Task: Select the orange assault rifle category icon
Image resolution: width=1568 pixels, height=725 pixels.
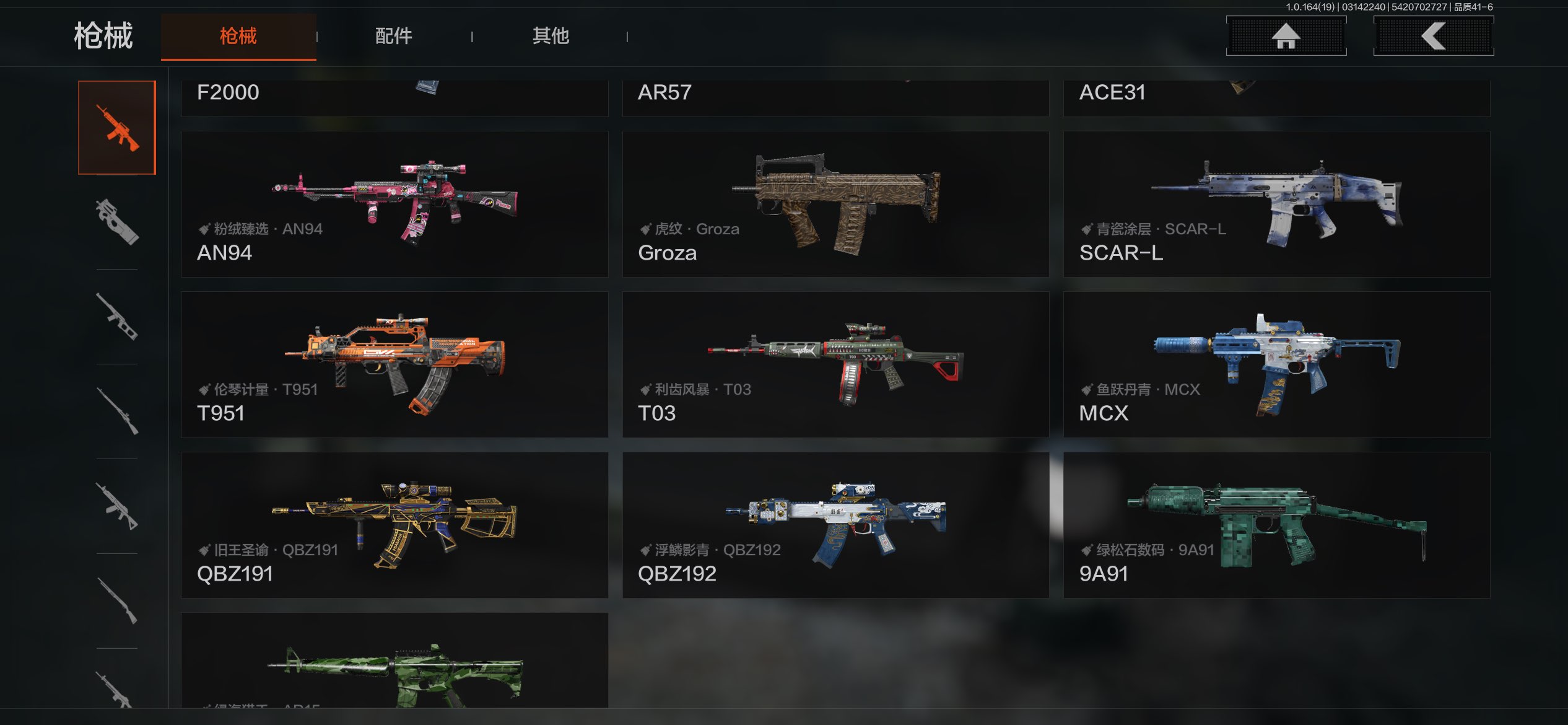Action: 117,128
